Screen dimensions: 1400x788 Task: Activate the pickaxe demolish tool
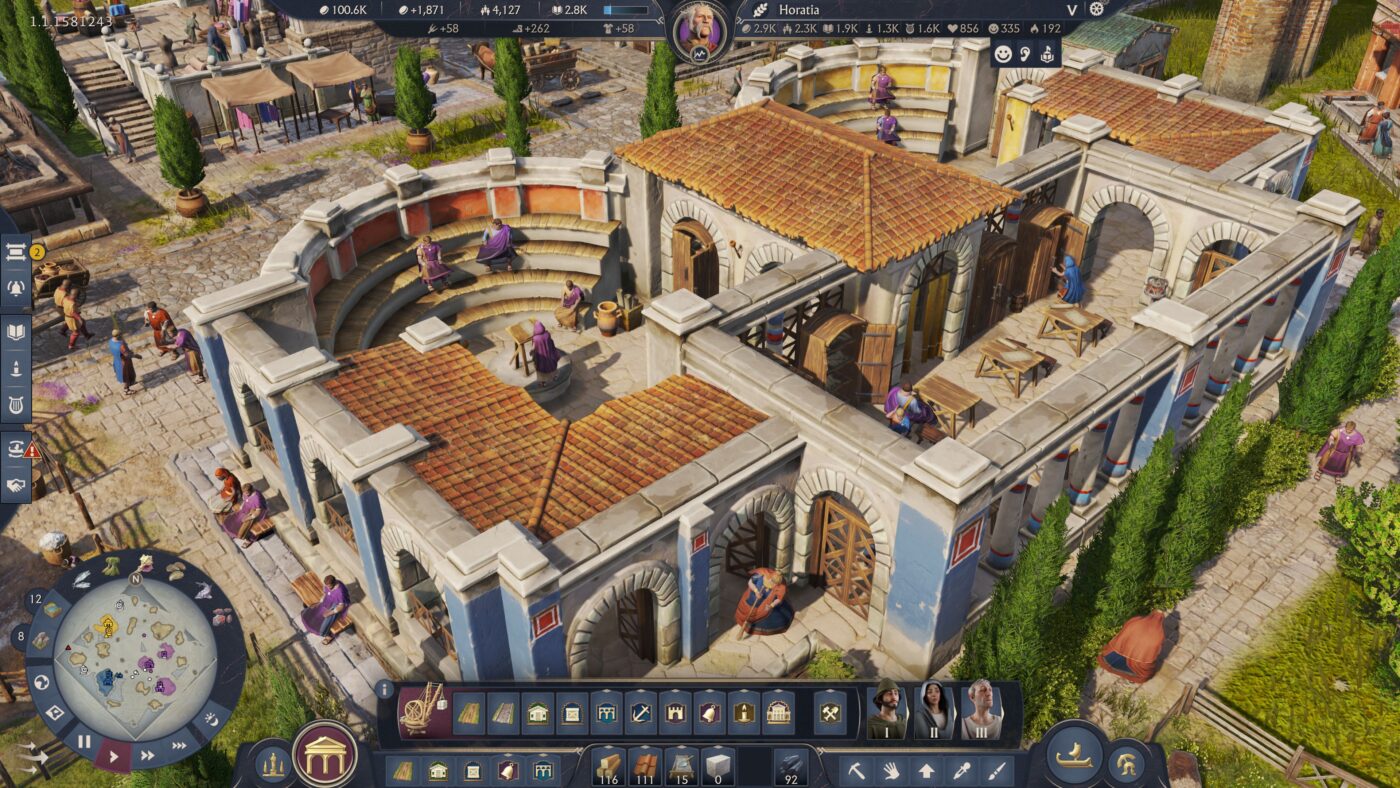(857, 770)
